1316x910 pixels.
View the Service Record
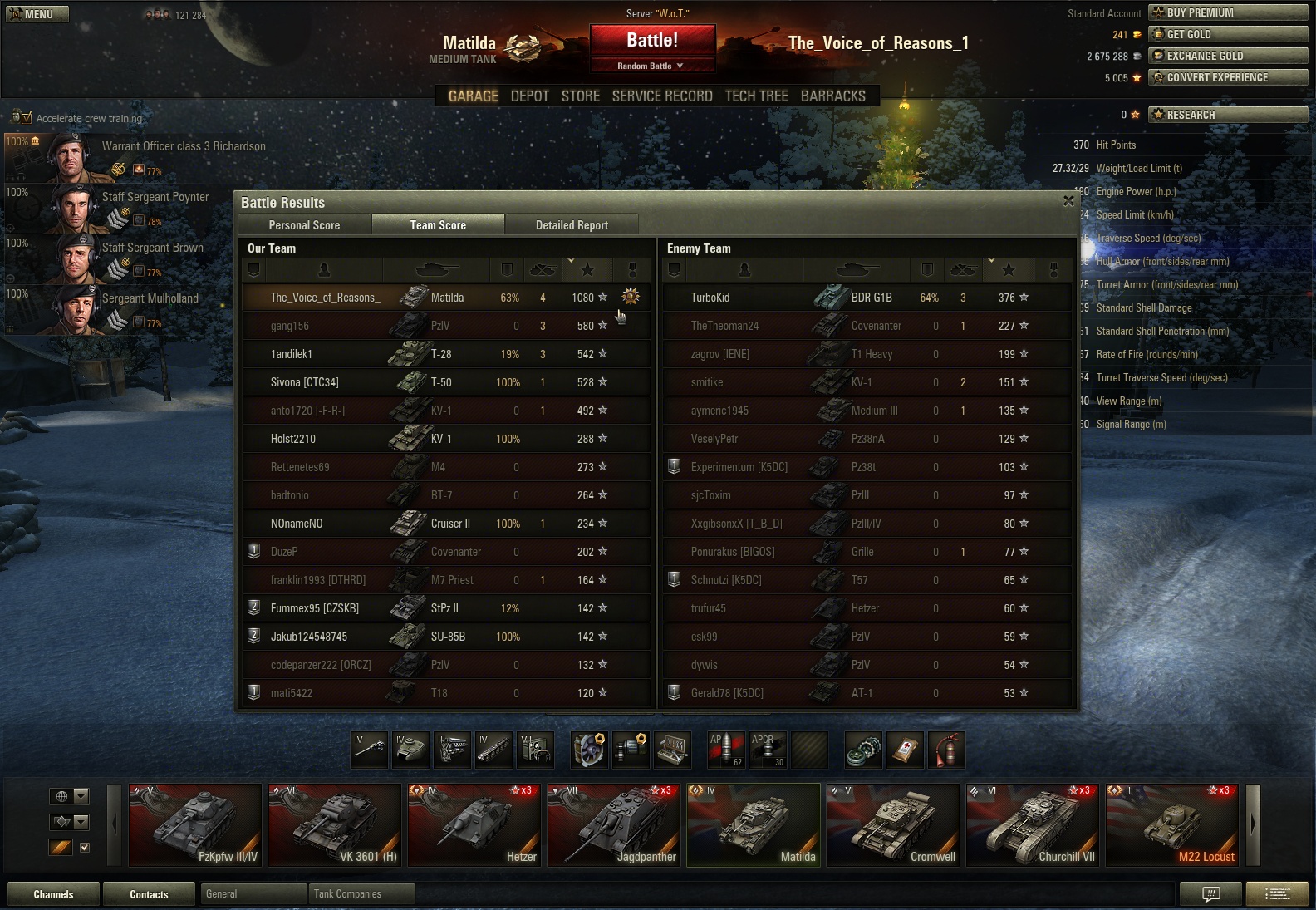[x=662, y=96]
